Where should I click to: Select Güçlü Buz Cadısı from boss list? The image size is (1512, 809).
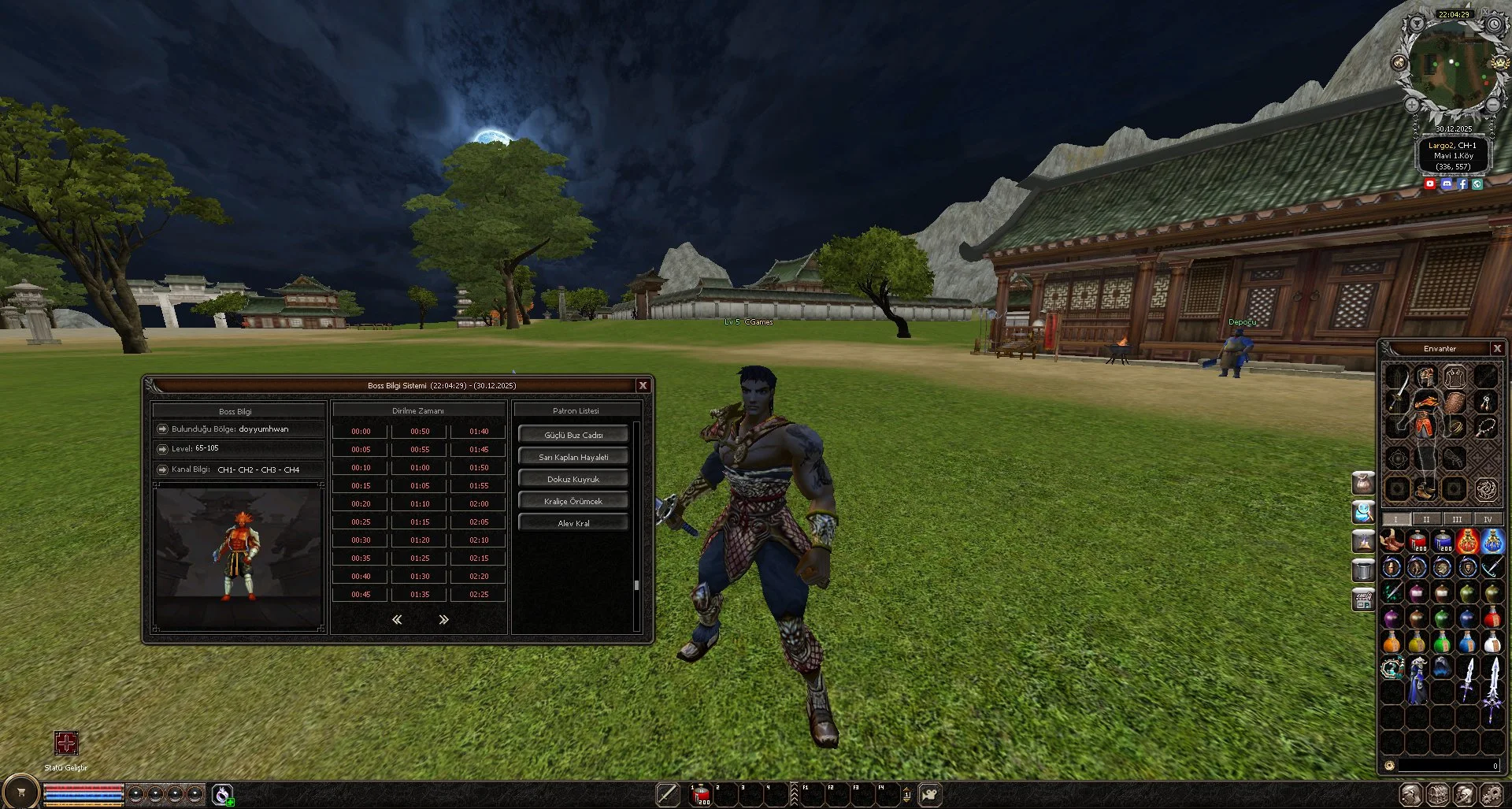click(x=573, y=435)
